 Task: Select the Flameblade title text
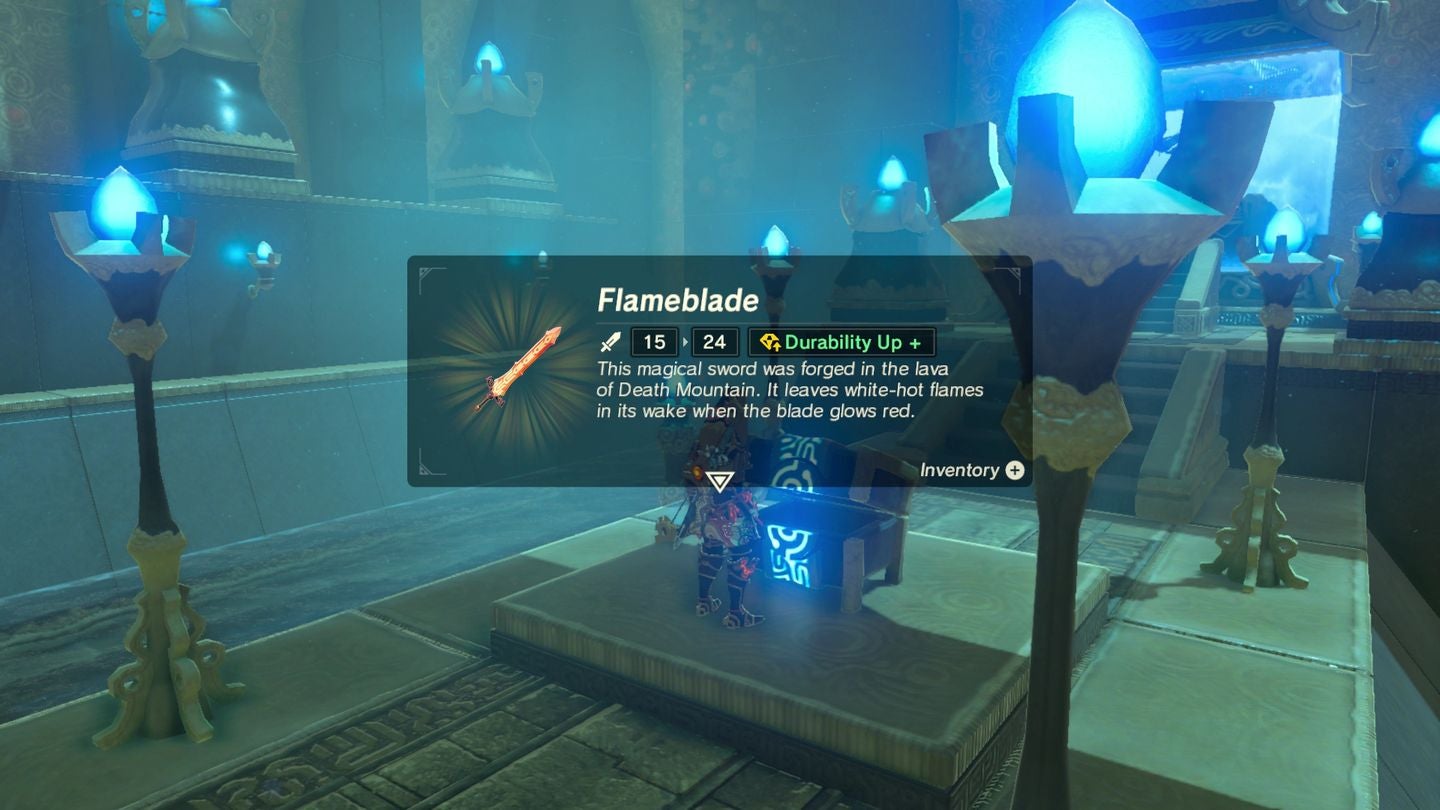tap(678, 300)
